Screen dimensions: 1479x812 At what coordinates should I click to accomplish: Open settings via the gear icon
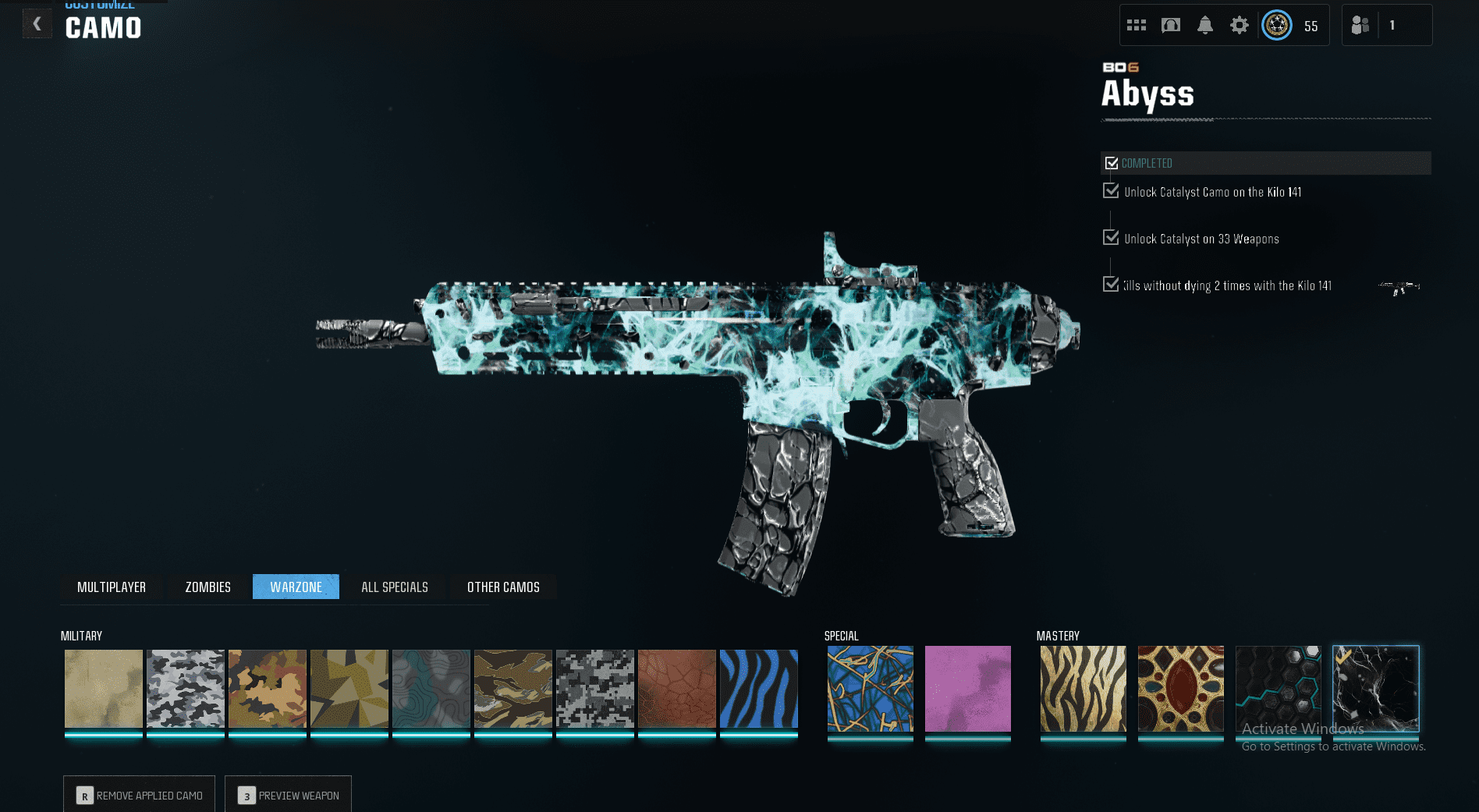[x=1240, y=24]
